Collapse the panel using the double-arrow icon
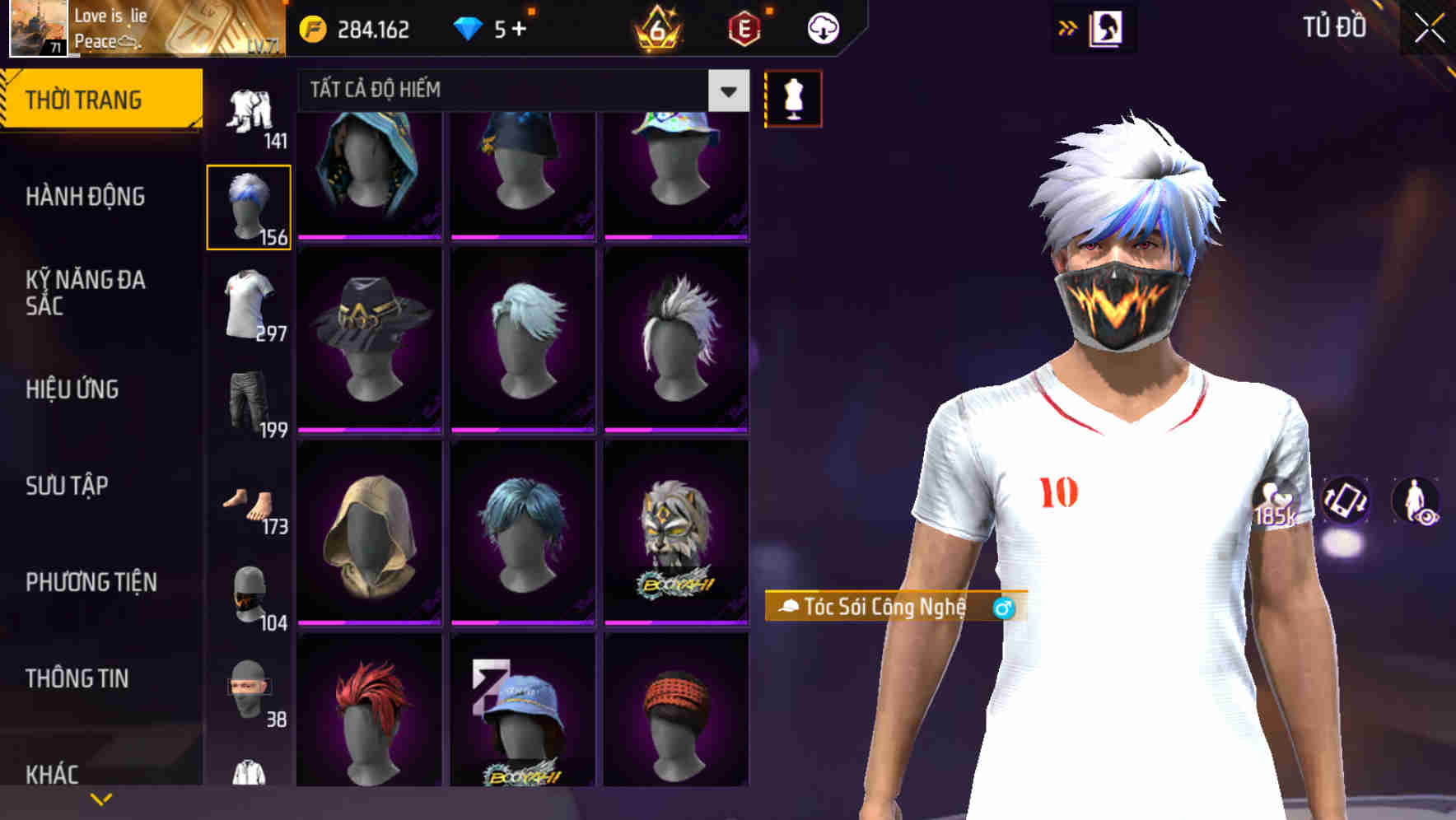1456x820 pixels. [x=1068, y=27]
